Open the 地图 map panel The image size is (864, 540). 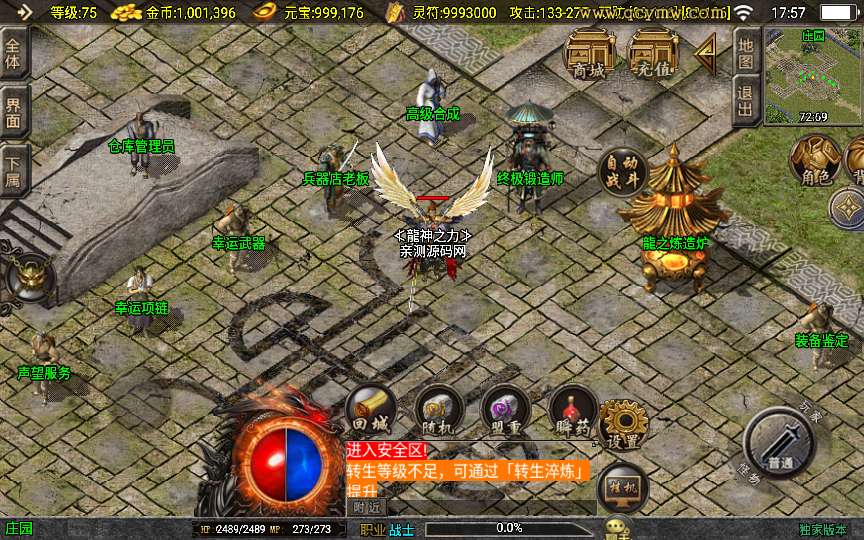(x=745, y=52)
